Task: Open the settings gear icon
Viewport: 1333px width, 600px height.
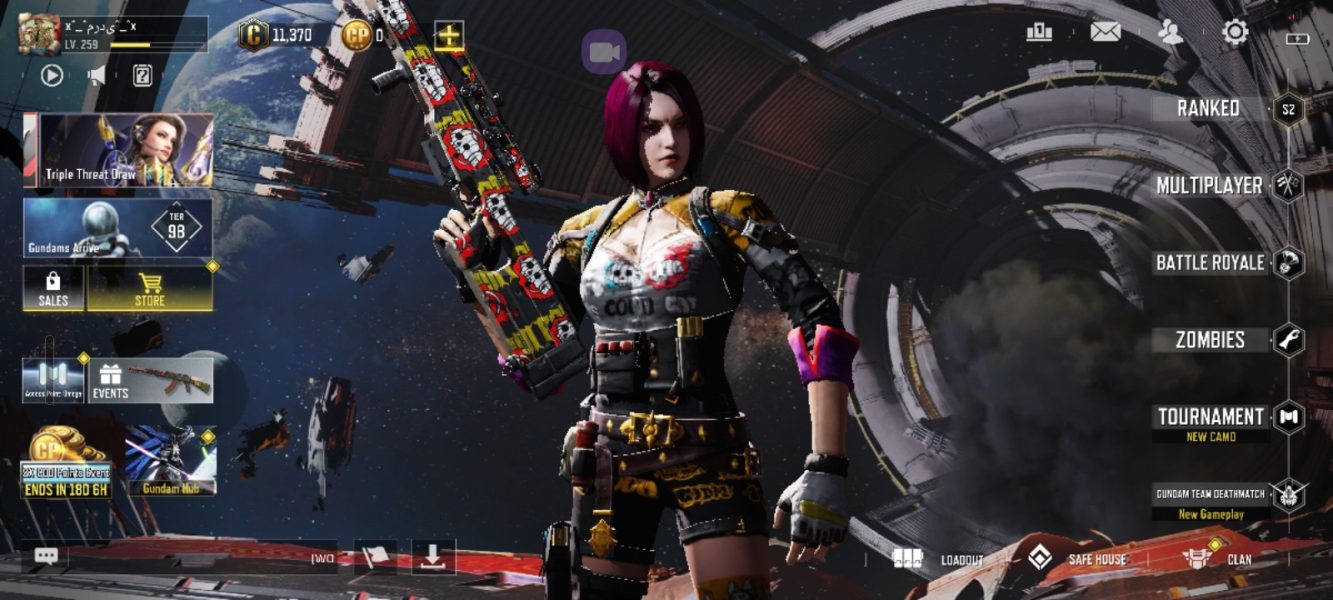Action: [1235, 32]
